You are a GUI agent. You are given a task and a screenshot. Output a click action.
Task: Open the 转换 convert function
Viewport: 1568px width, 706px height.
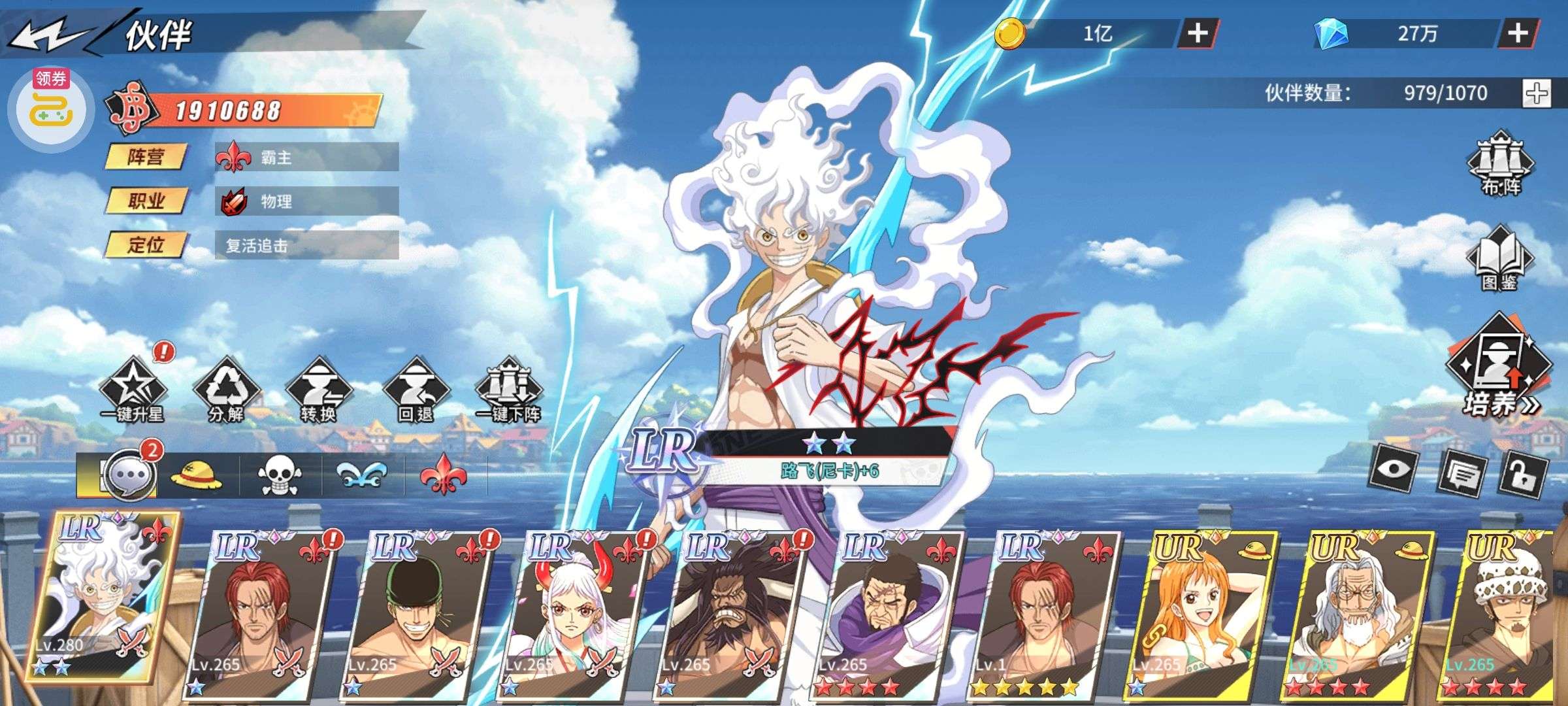pos(319,390)
